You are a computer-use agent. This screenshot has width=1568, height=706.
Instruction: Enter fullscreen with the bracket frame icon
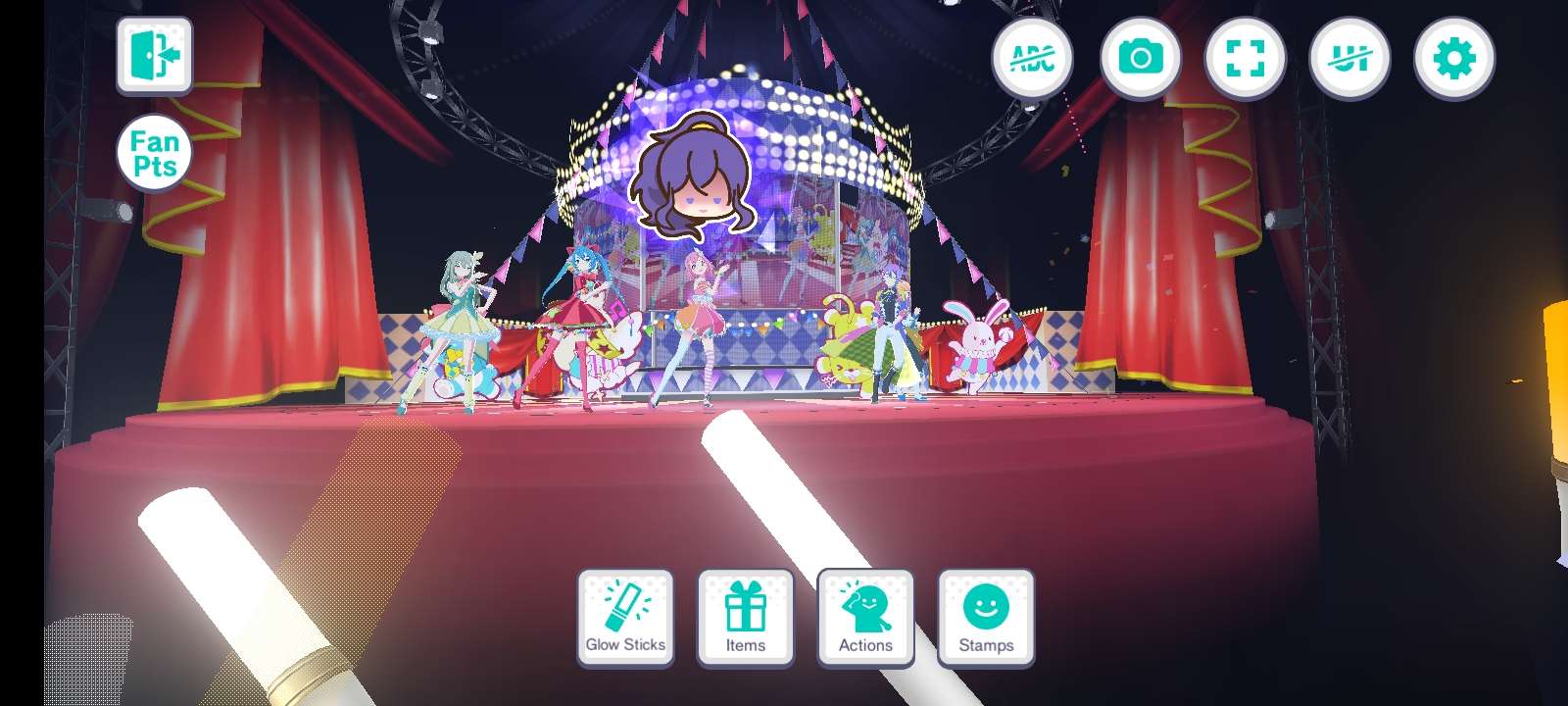(1245, 58)
